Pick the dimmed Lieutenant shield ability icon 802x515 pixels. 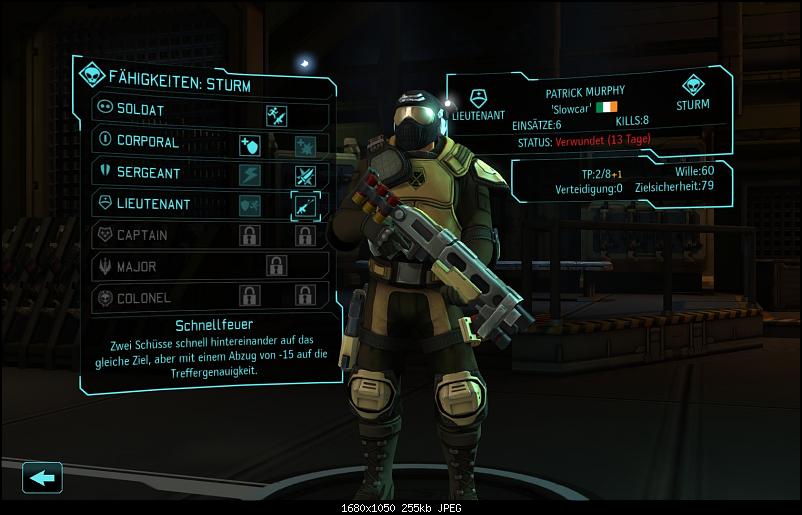point(249,207)
